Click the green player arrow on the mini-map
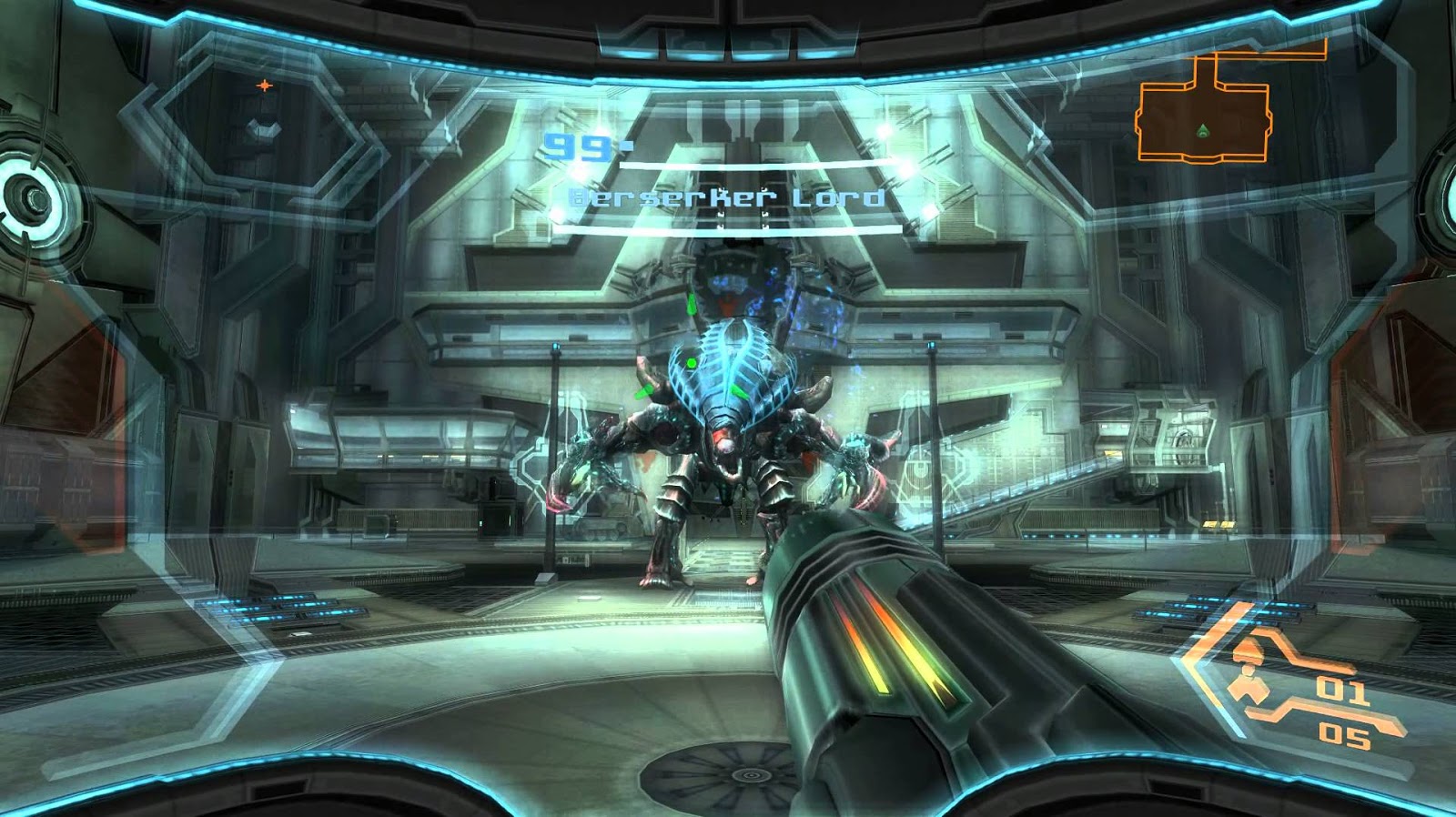Viewport: 1456px width, 817px height. click(1203, 128)
